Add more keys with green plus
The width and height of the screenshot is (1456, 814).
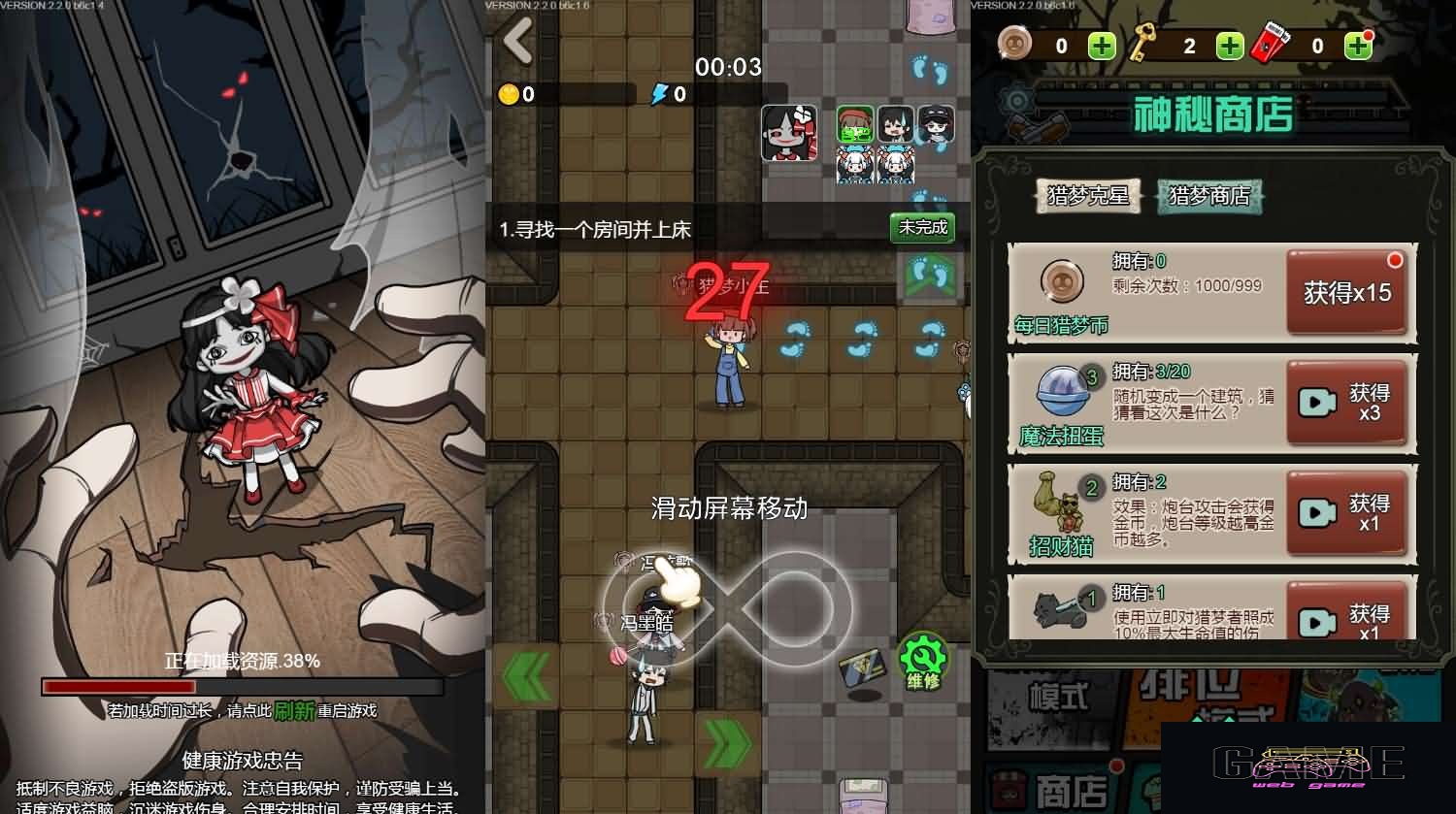pos(1230,46)
